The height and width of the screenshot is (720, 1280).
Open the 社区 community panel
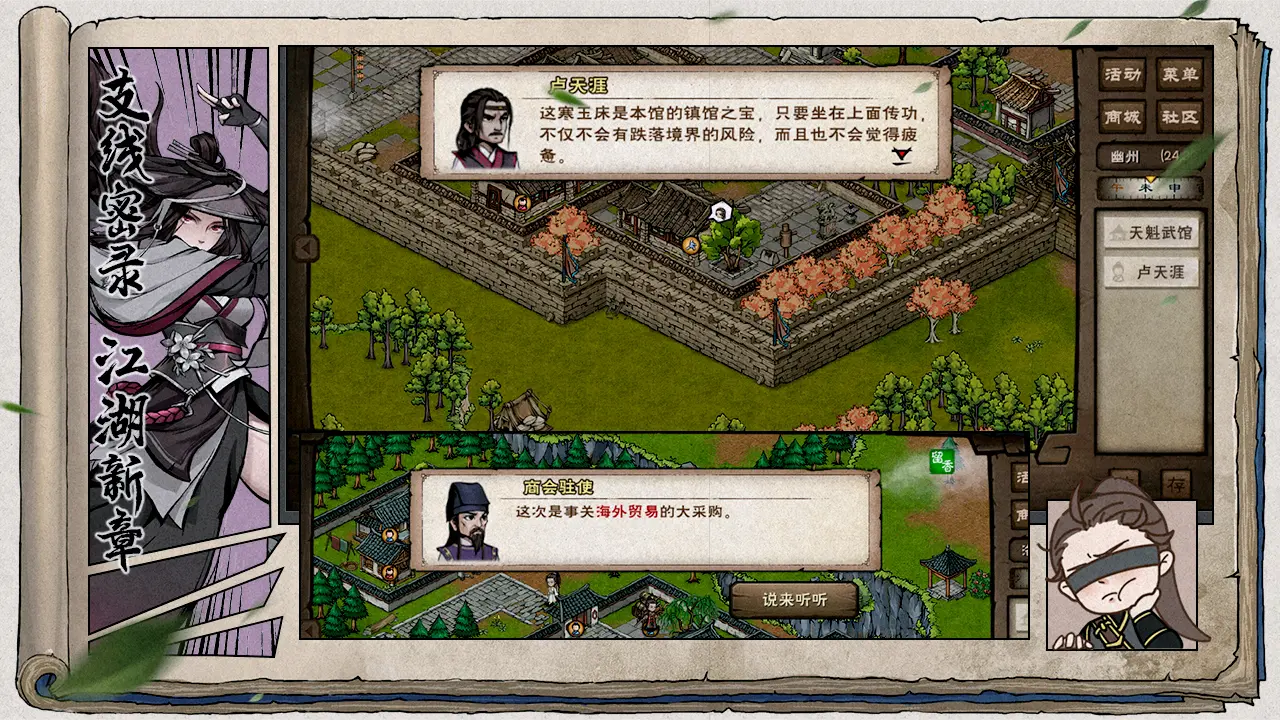pyautogui.click(x=1178, y=115)
